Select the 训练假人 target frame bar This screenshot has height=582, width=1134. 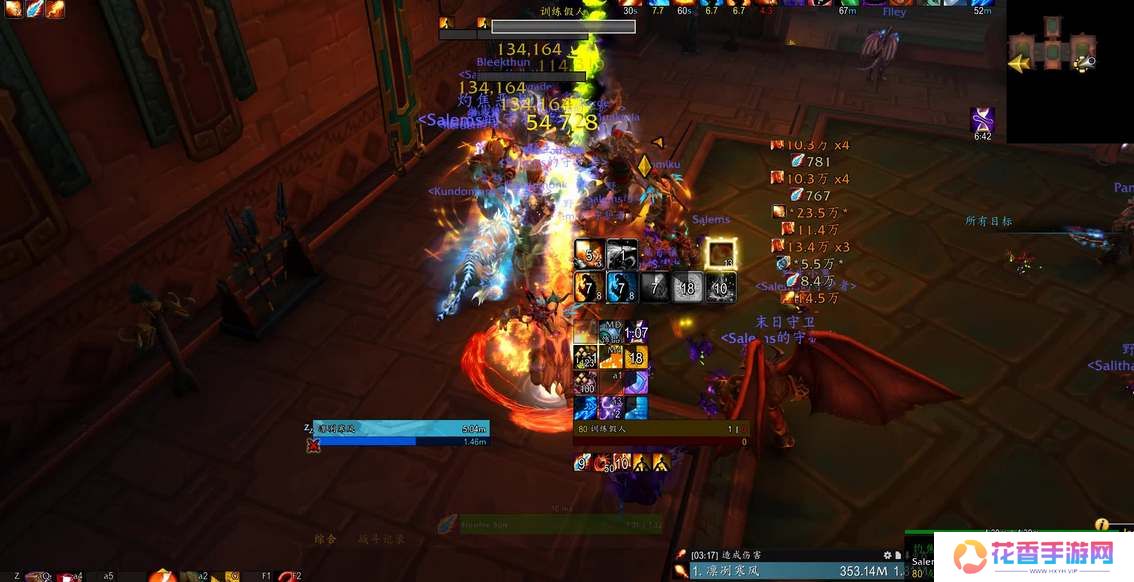tap(660, 429)
